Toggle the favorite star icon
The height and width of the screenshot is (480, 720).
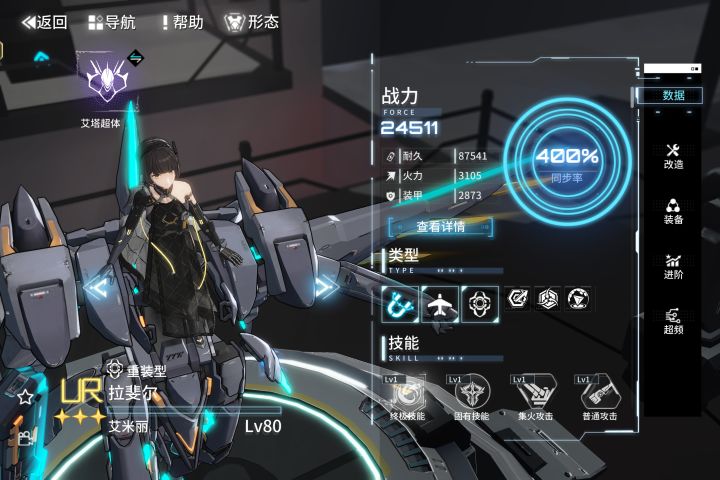[24, 397]
